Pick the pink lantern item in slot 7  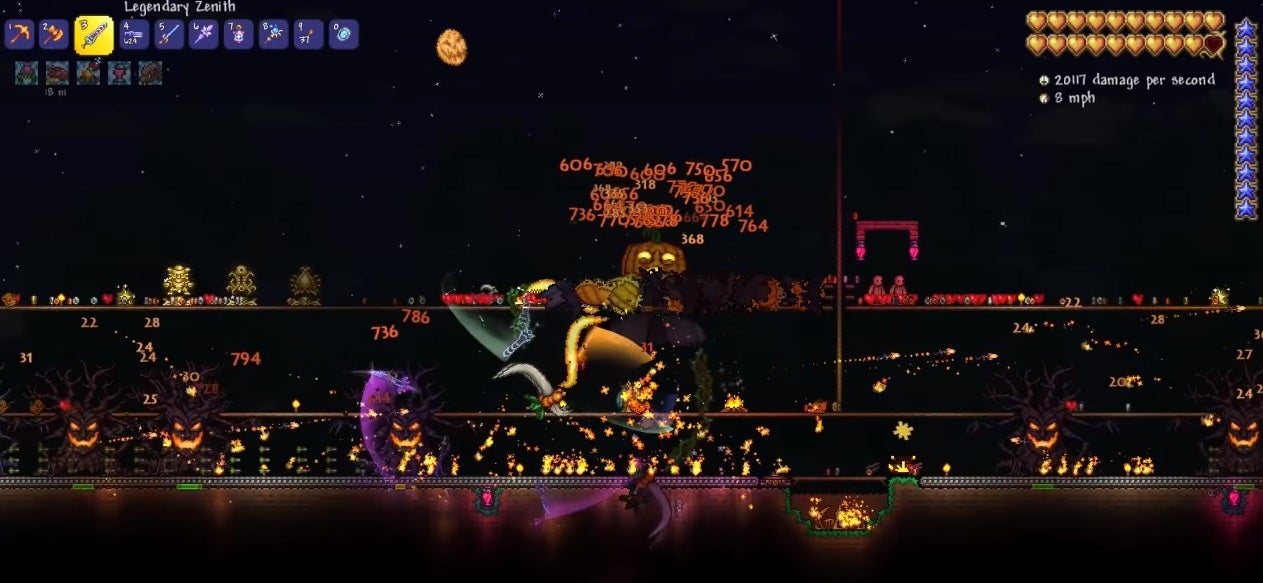[x=239, y=35]
